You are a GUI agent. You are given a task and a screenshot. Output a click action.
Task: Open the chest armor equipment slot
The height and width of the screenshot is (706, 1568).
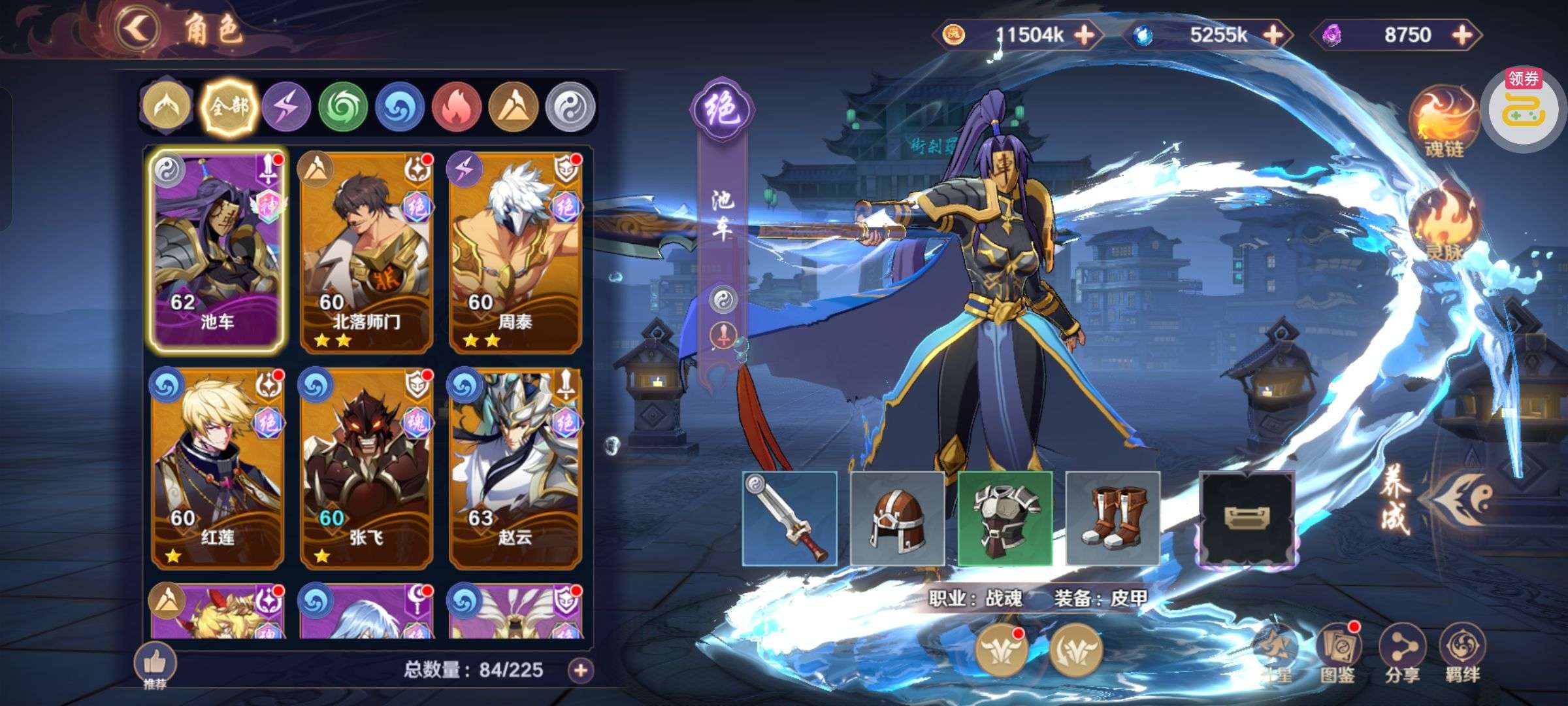[x=1005, y=518]
